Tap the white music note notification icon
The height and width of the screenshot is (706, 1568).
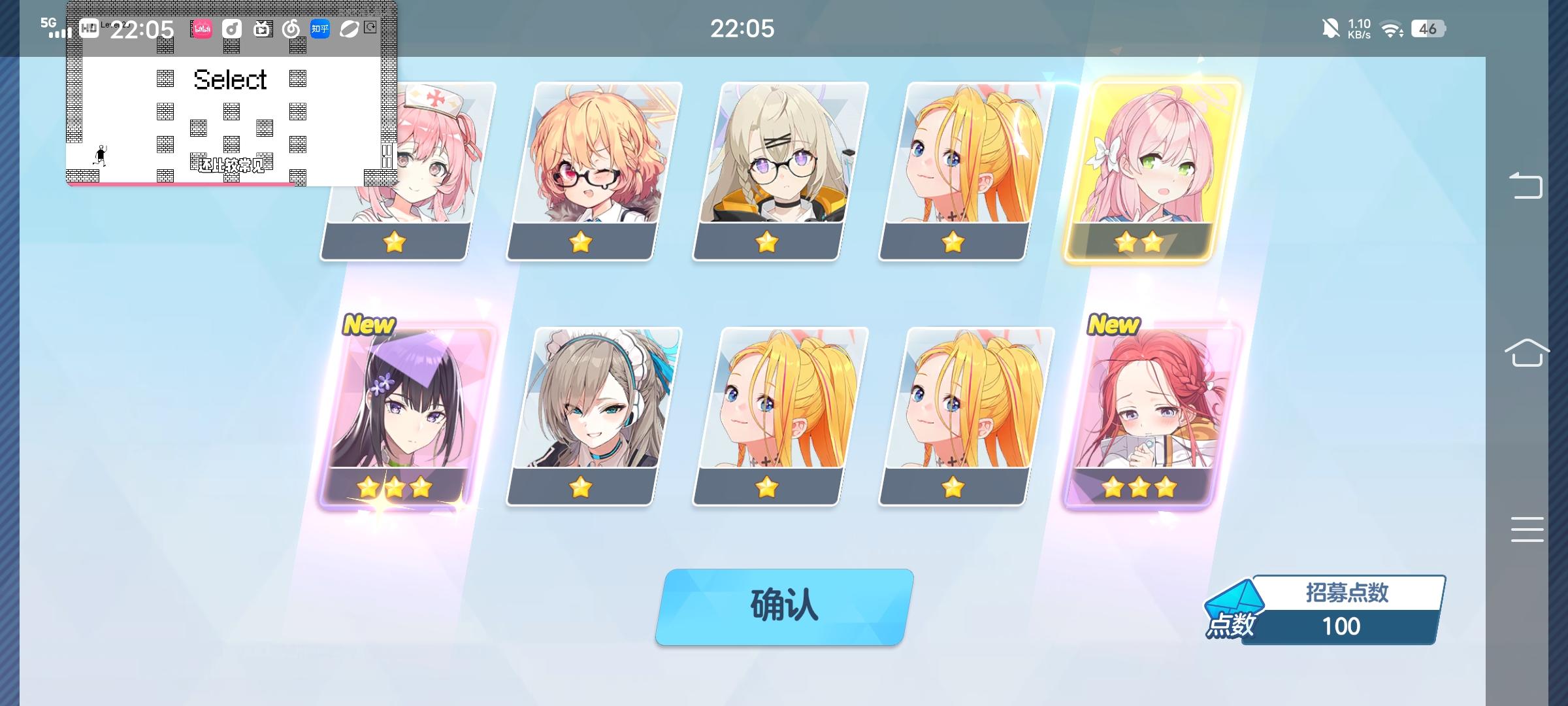tap(232, 28)
